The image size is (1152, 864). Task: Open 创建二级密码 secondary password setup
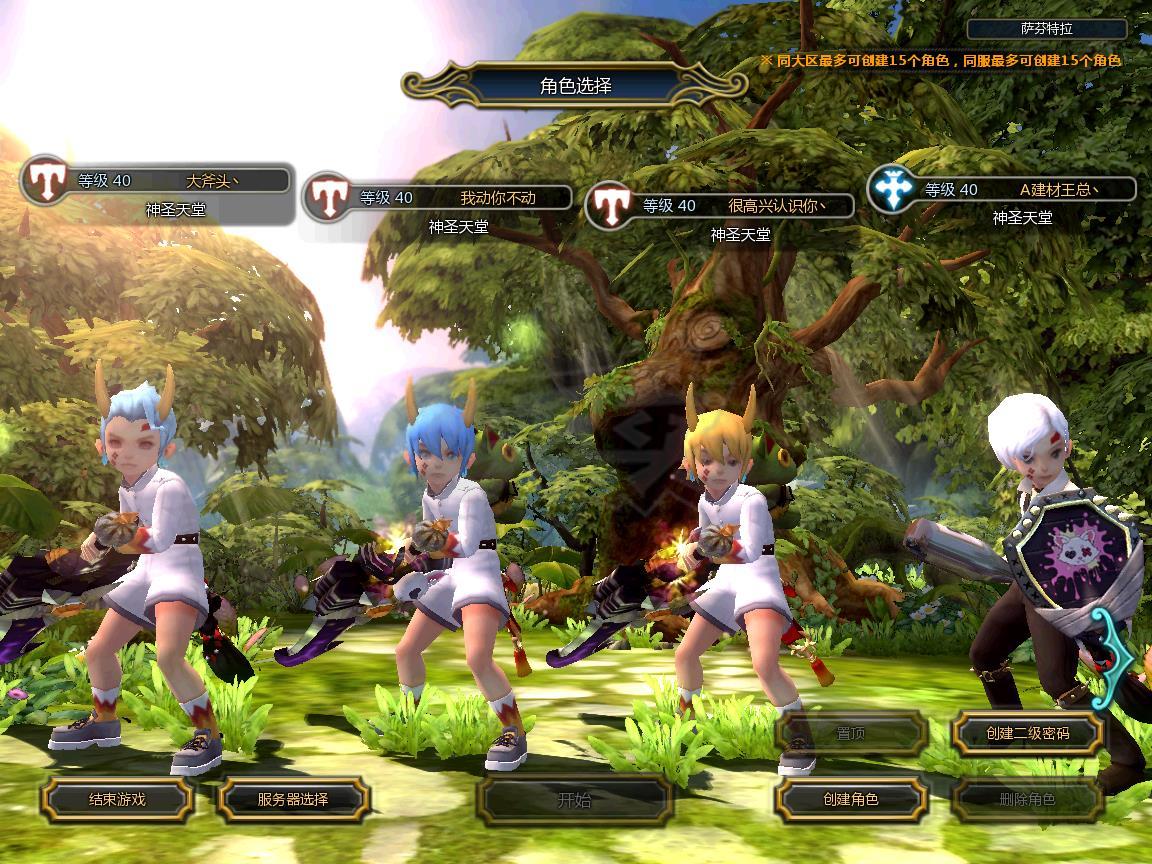[1027, 734]
